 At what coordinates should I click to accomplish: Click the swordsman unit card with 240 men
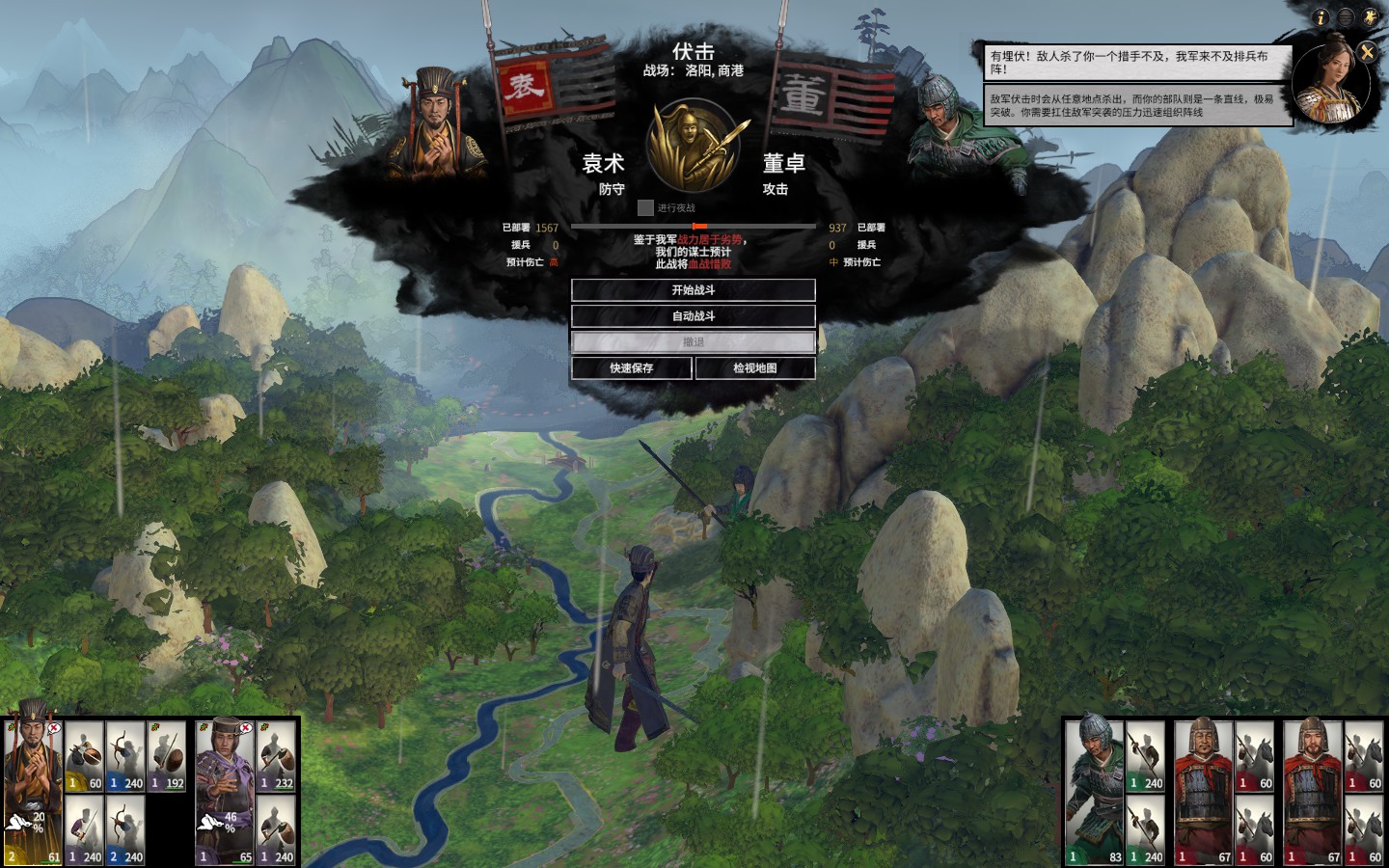84,829
